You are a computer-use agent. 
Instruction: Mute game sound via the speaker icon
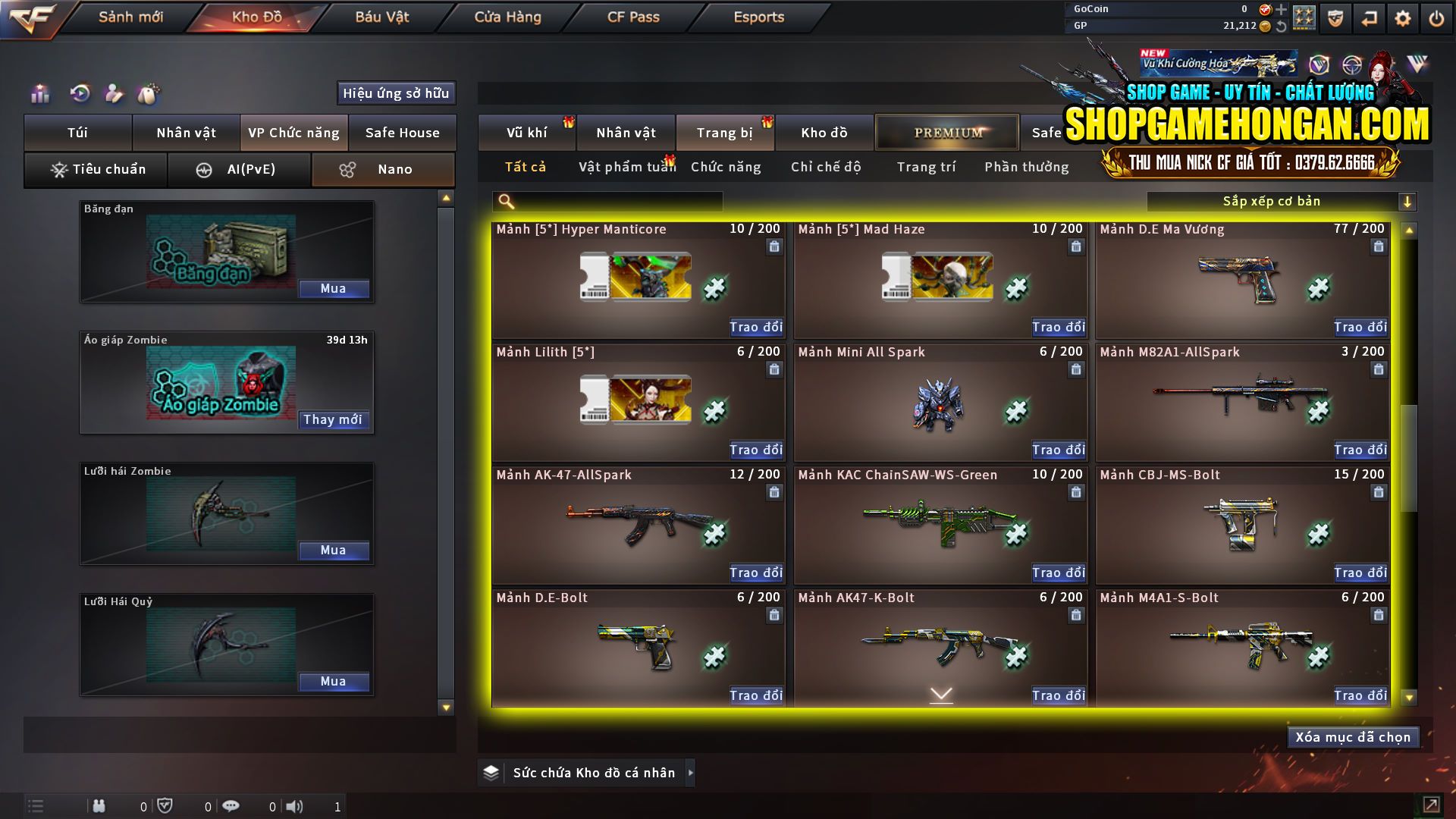pos(295,806)
